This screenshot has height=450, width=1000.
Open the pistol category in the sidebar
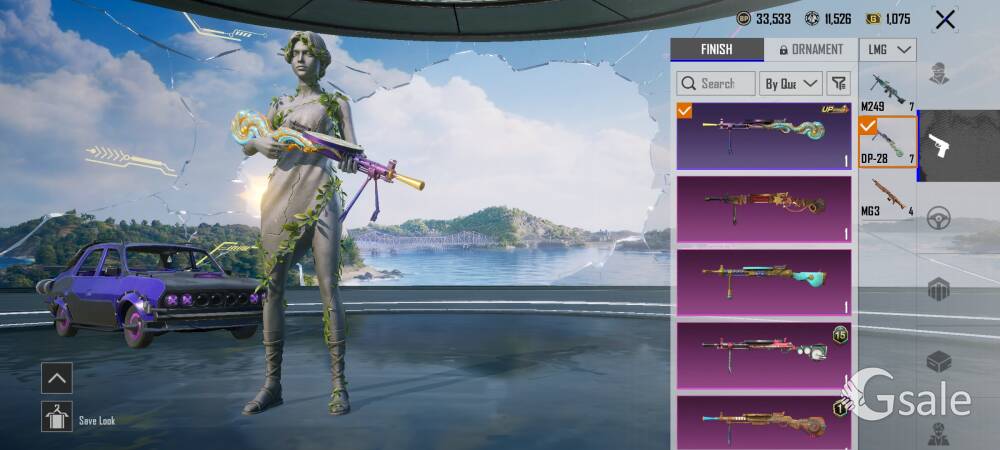939,146
